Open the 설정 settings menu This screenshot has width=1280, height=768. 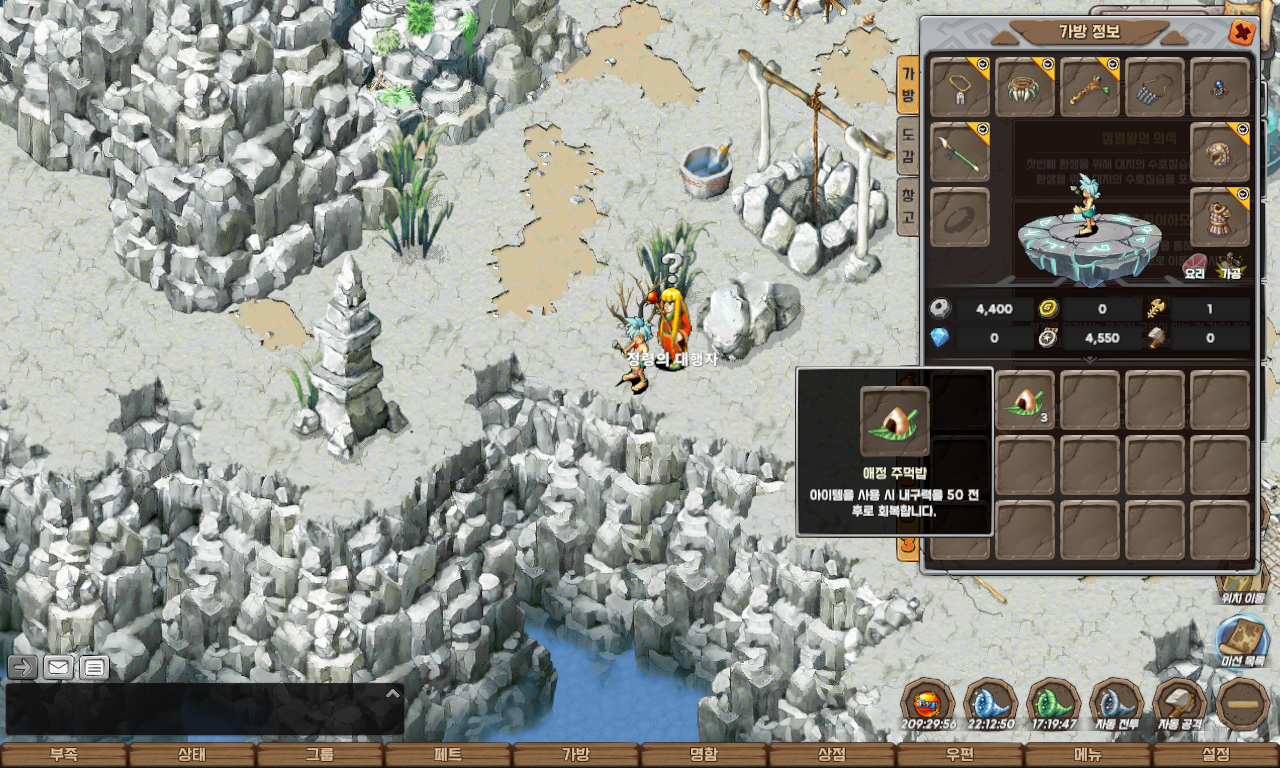pos(1216,755)
